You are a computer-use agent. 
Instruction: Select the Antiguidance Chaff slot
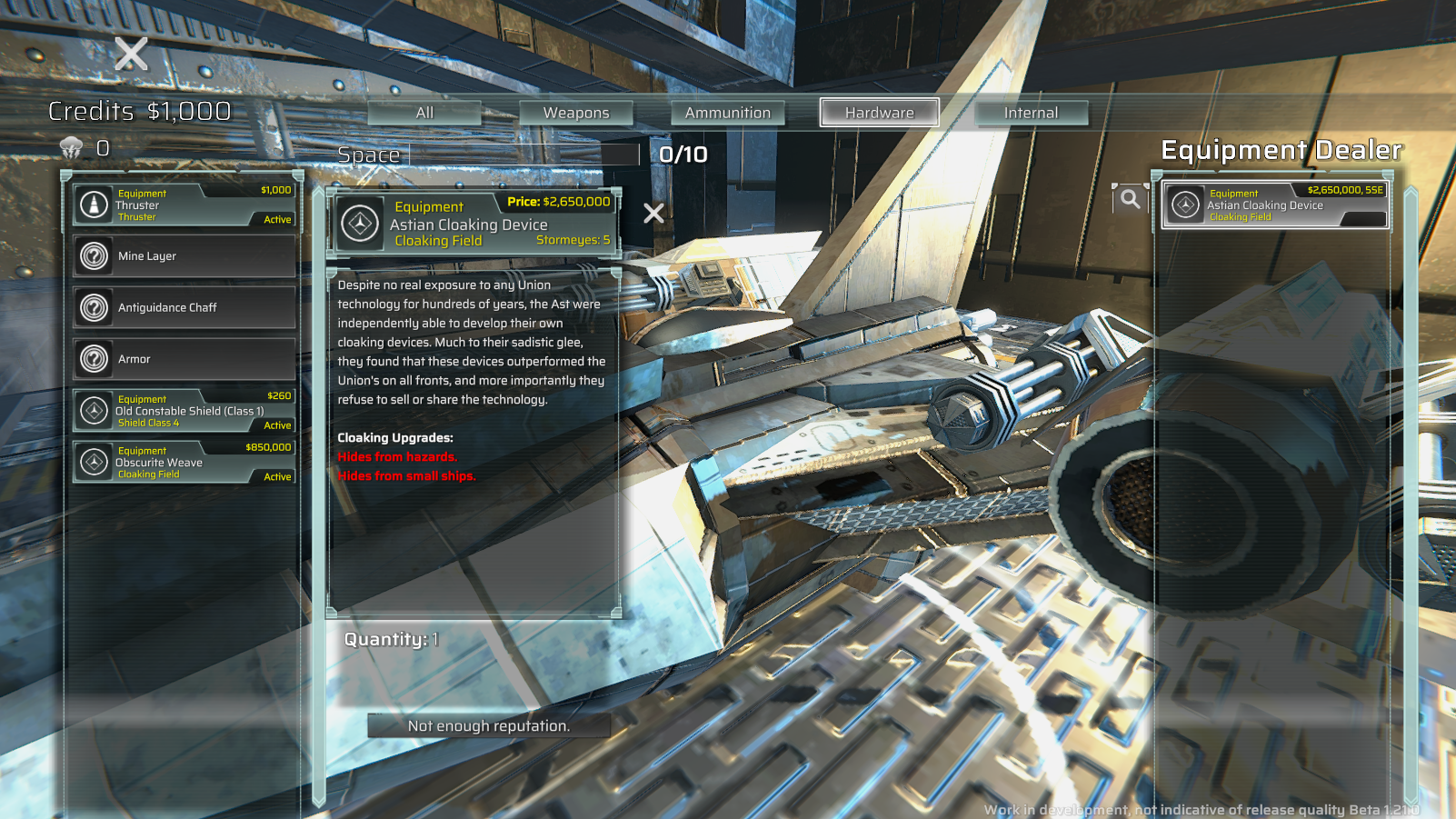point(184,308)
